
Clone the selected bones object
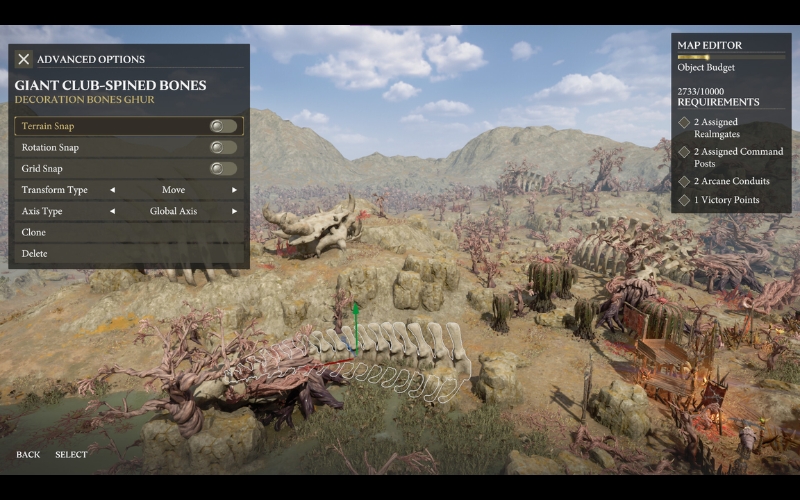(x=34, y=232)
